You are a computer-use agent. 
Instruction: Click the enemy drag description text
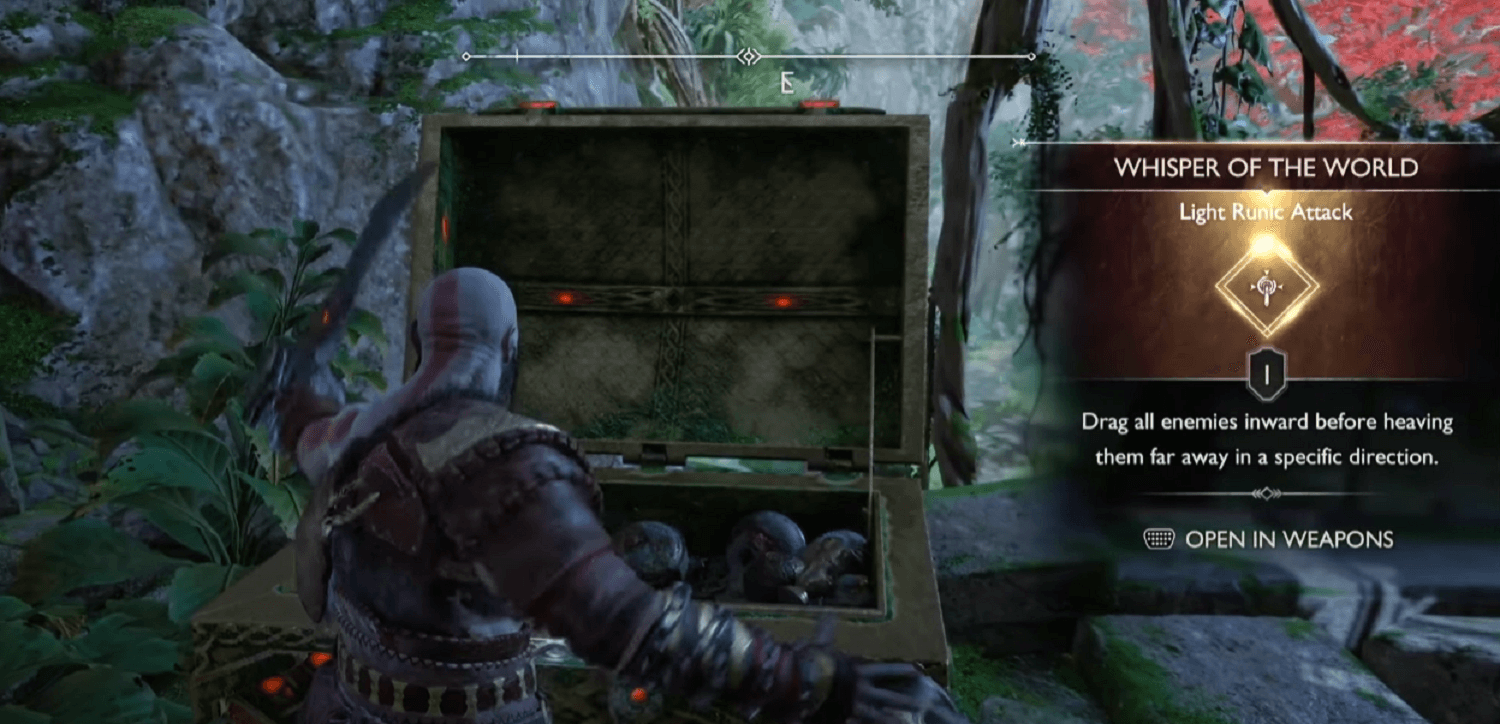pyautogui.click(x=1265, y=438)
